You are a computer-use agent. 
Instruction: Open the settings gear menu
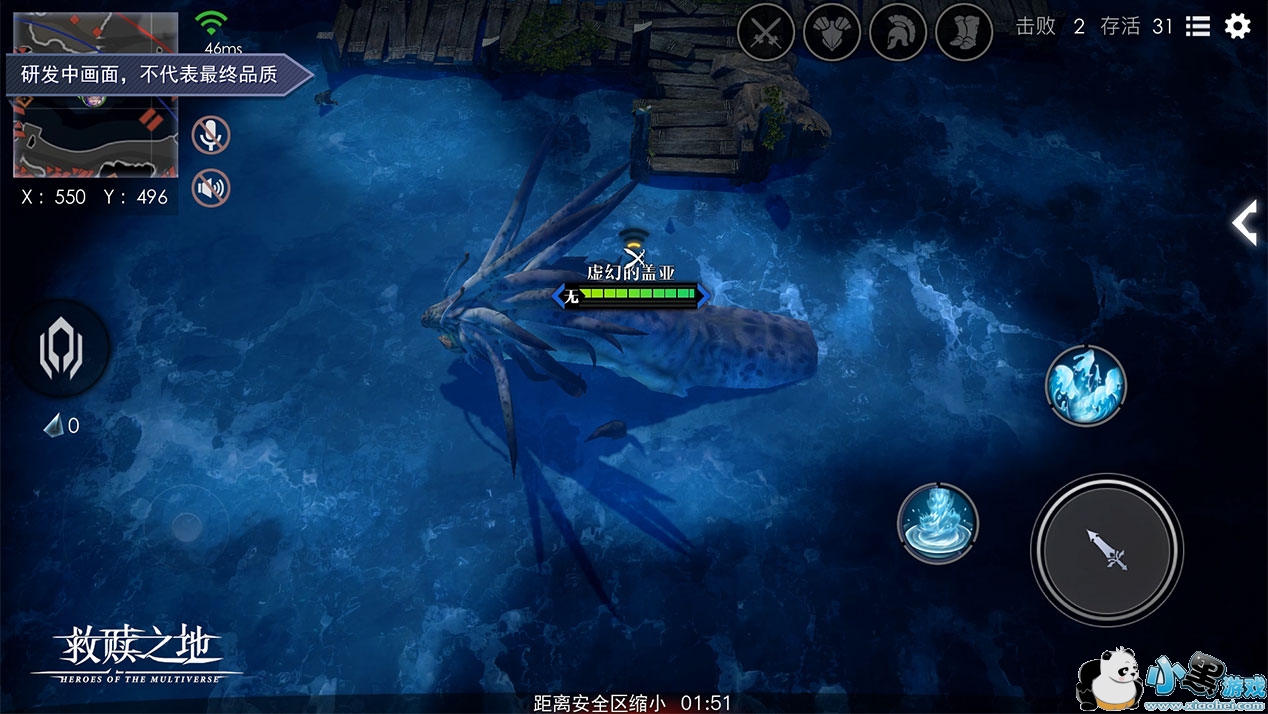(1237, 26)
